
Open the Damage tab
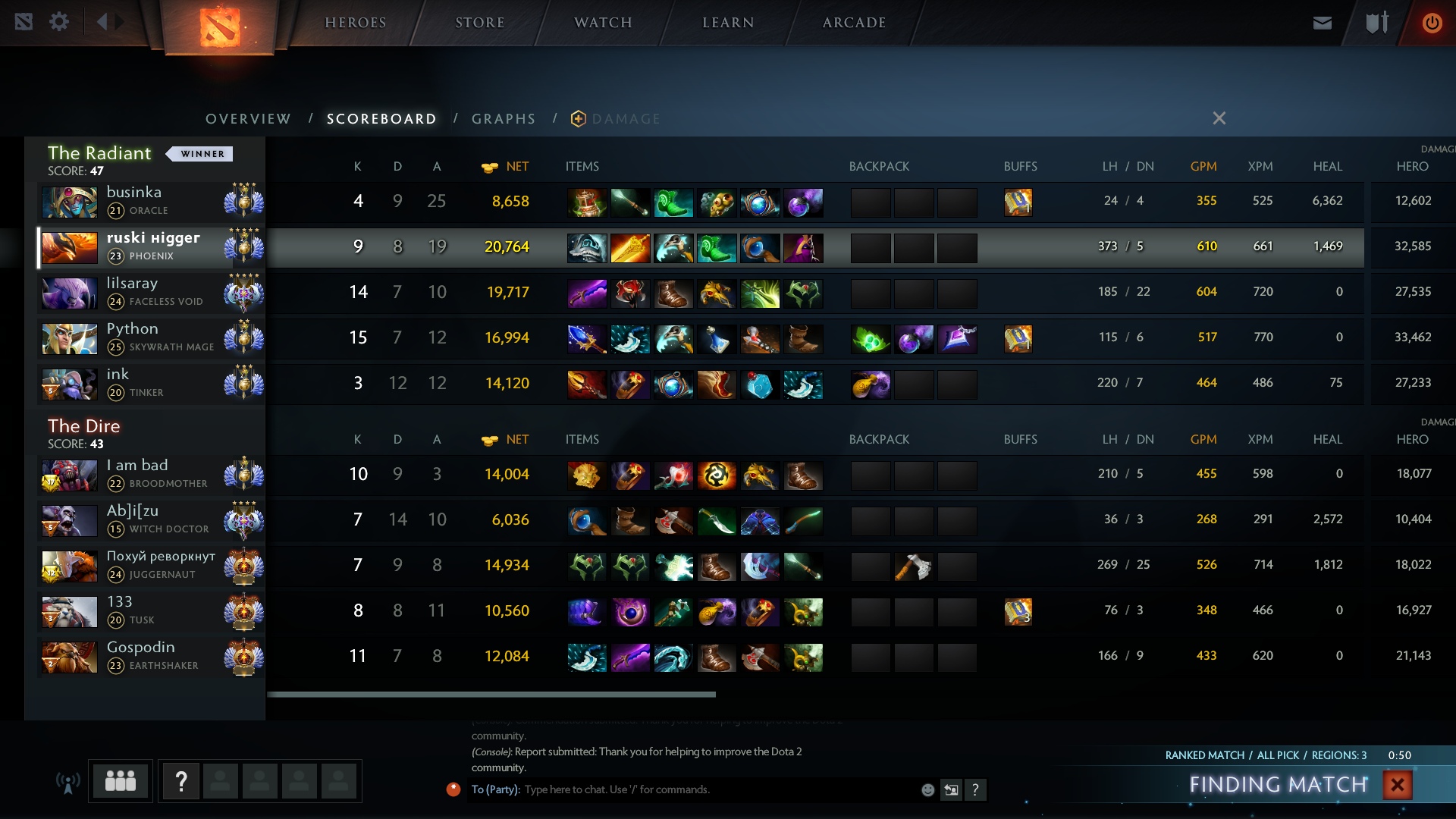pyautogui.click(x=625, y=119)
